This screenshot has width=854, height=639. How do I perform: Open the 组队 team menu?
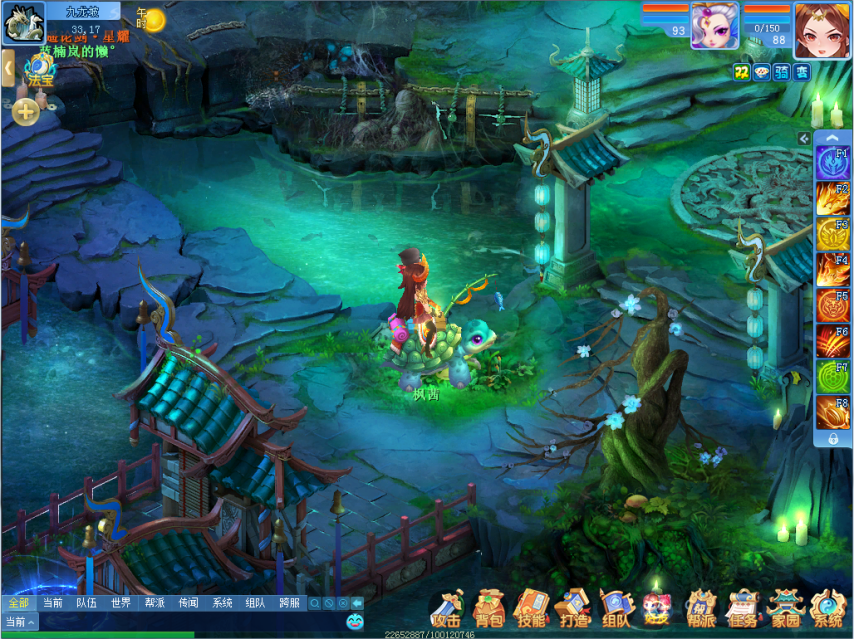[616, 608]
